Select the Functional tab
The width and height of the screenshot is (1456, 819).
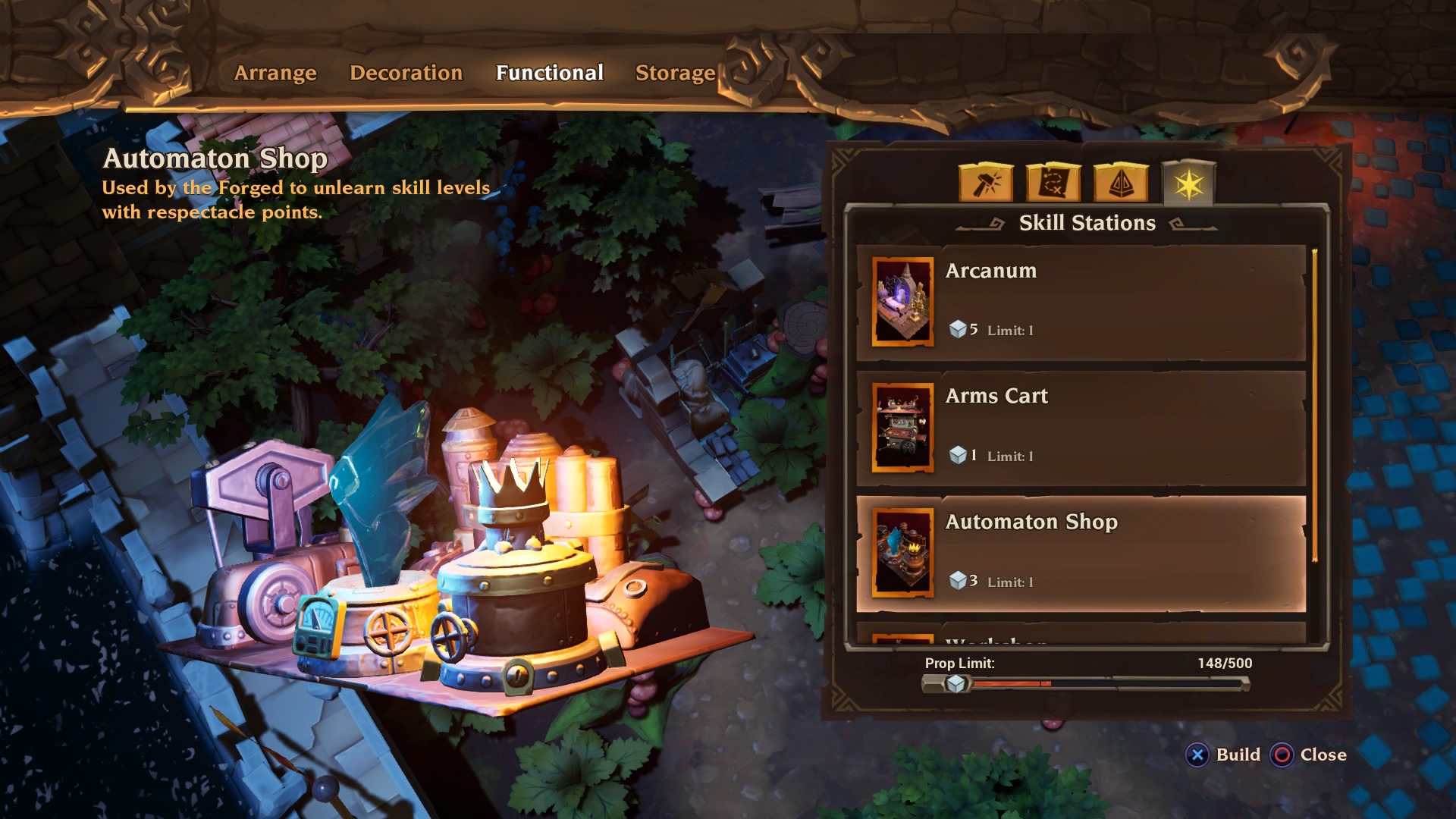tap(549, 74)
